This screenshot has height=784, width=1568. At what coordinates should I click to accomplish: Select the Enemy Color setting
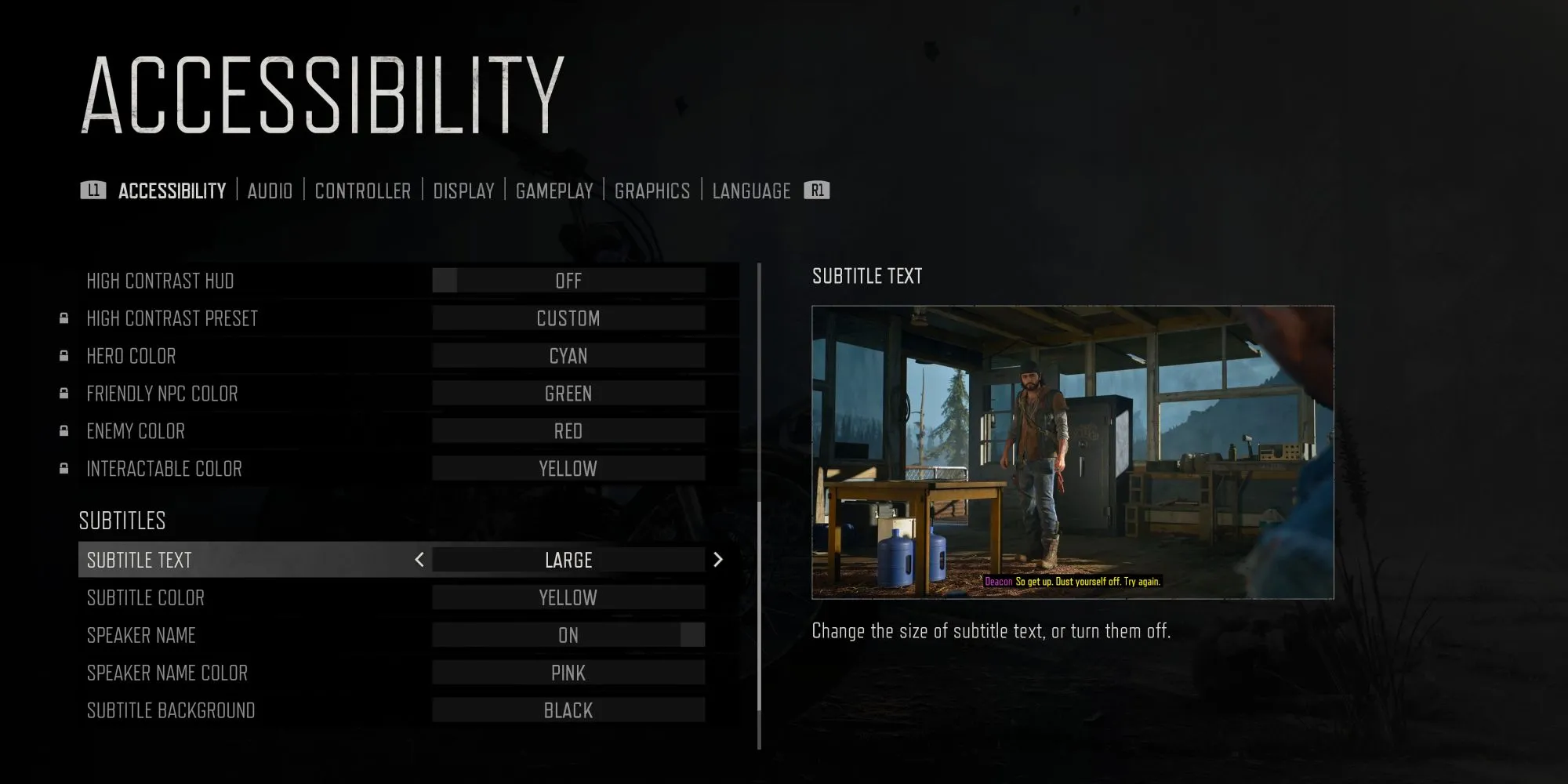pyautogui.click(x=568, y=431)
